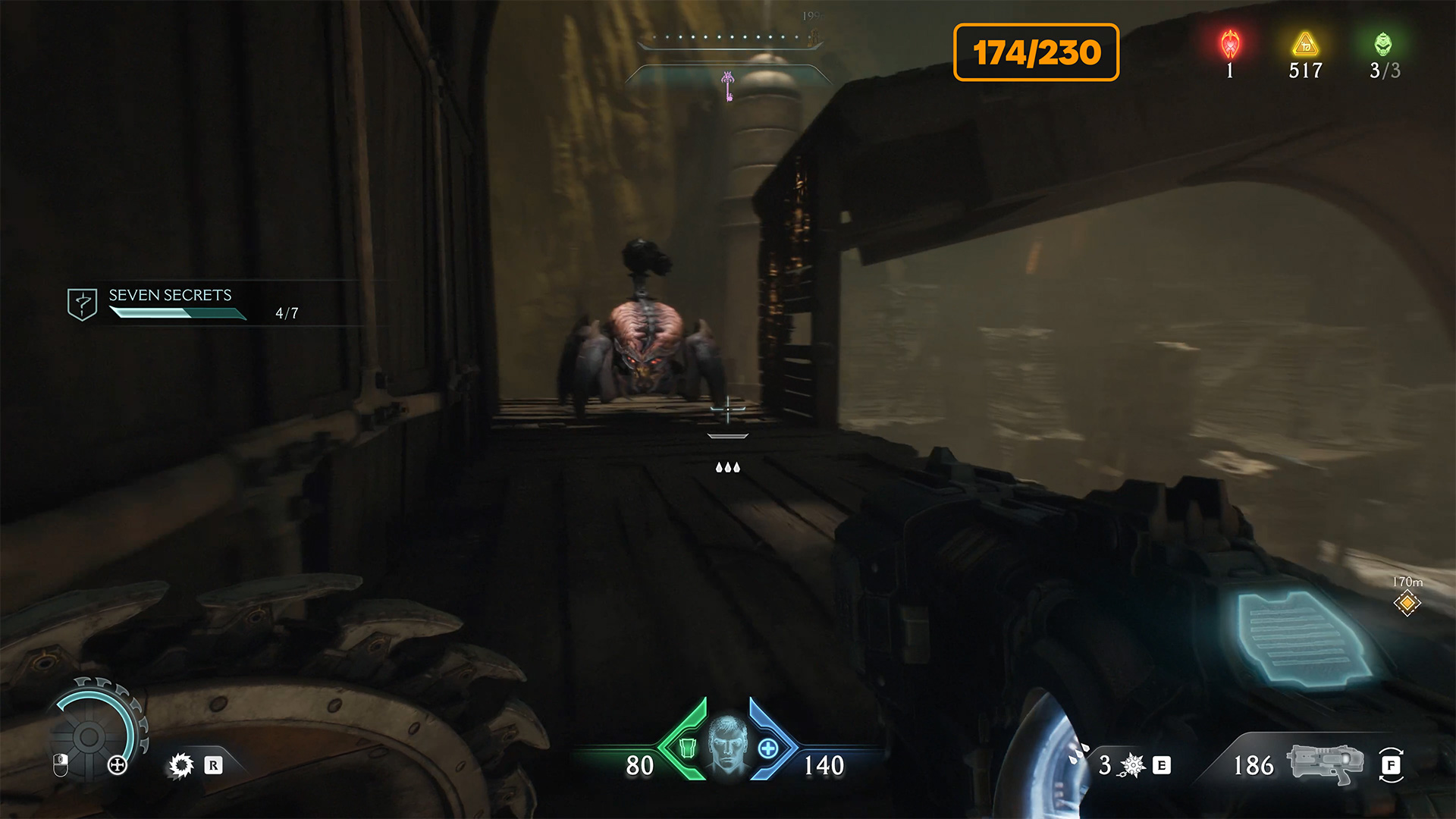Click the orange objective waypoint marker
Screen dimensions: 1456x819
pyautogui.click(x=1407, y=603)
